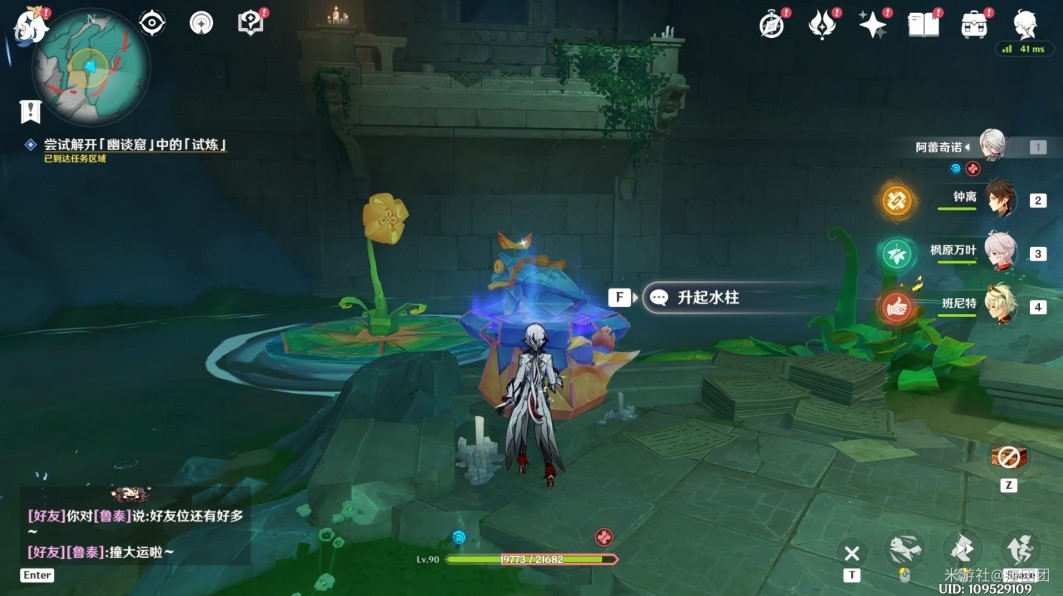The image size is (1063, 596).
Task: Open the compass Events icon
Action: pos(772,26)
